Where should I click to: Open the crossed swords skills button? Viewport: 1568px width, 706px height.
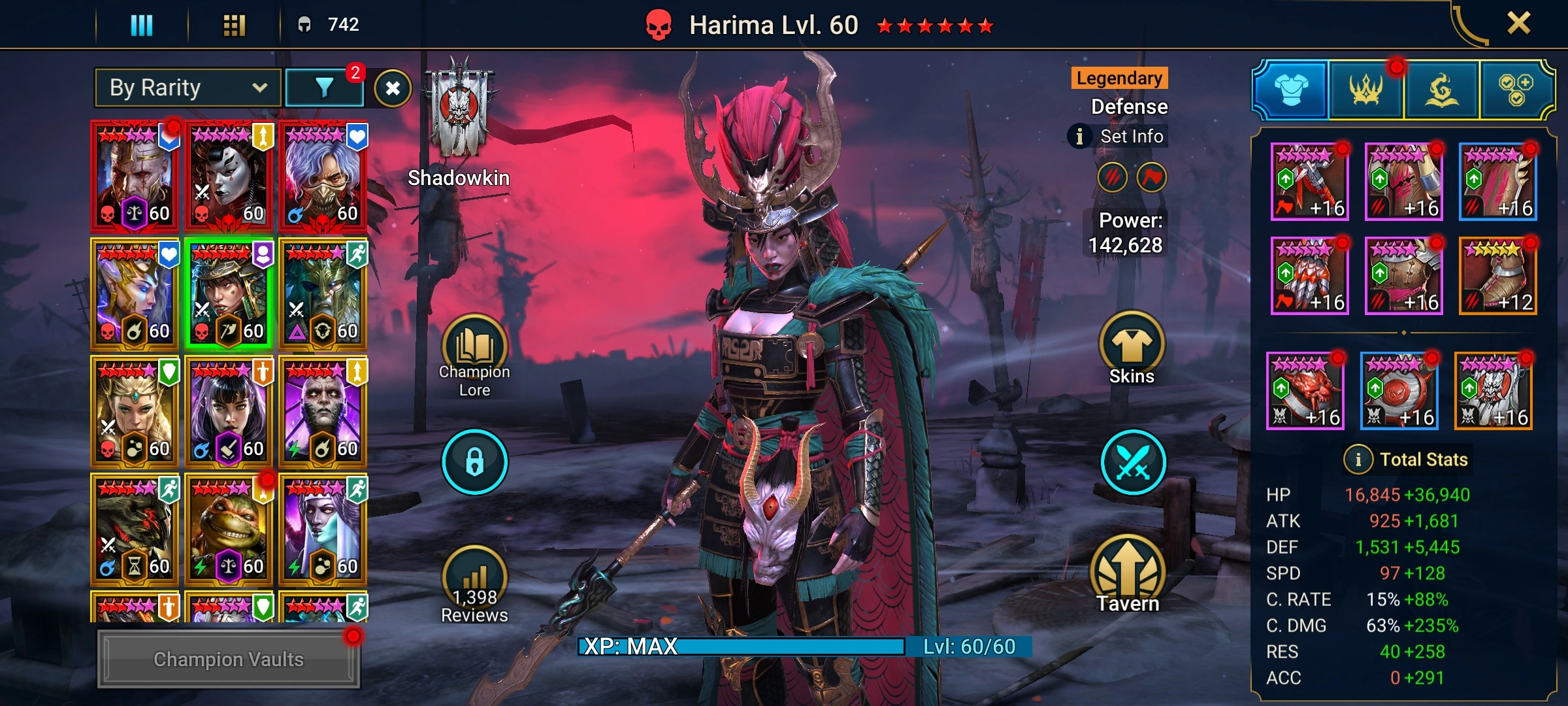tap(1133, 462)
